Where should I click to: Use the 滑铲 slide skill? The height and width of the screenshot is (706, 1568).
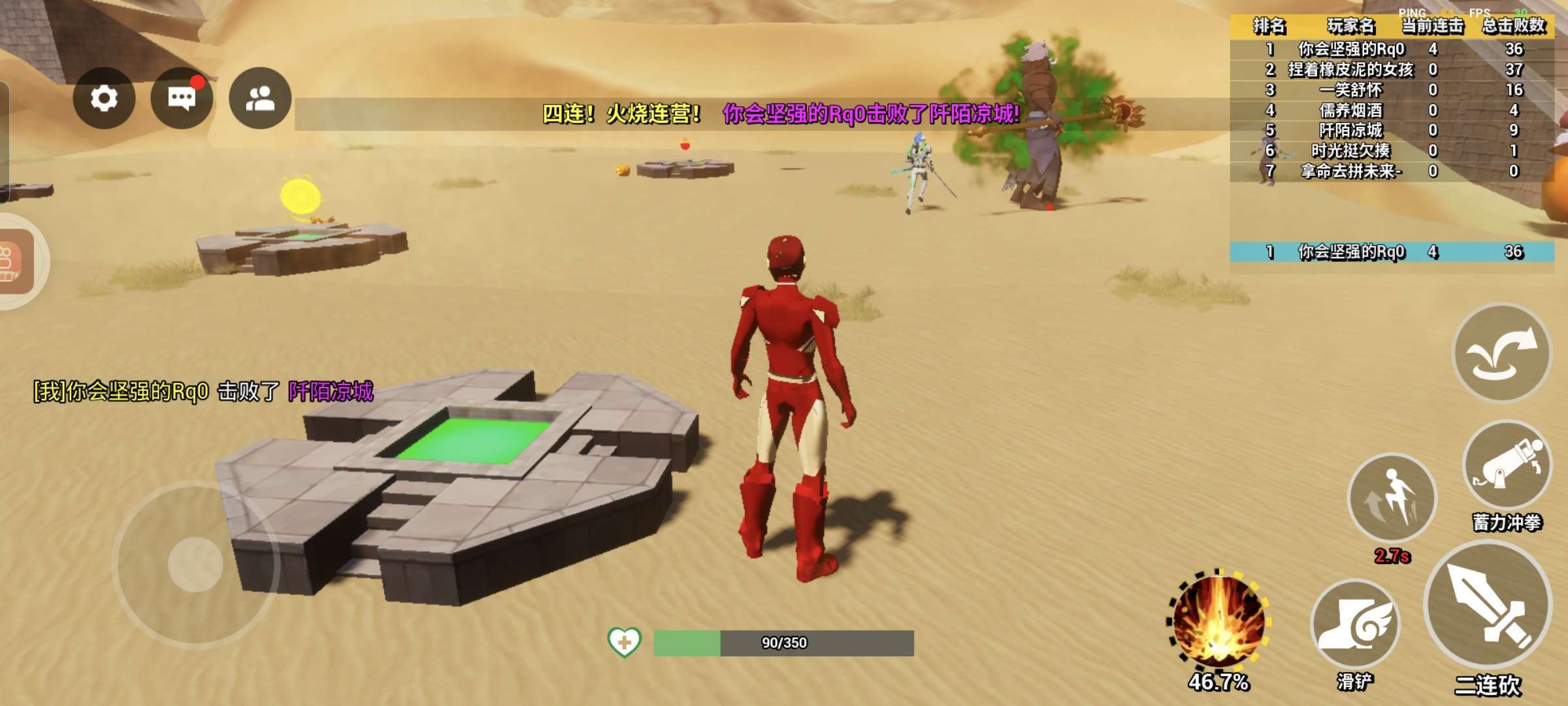pyautogui.click(x=1355, y=623)
